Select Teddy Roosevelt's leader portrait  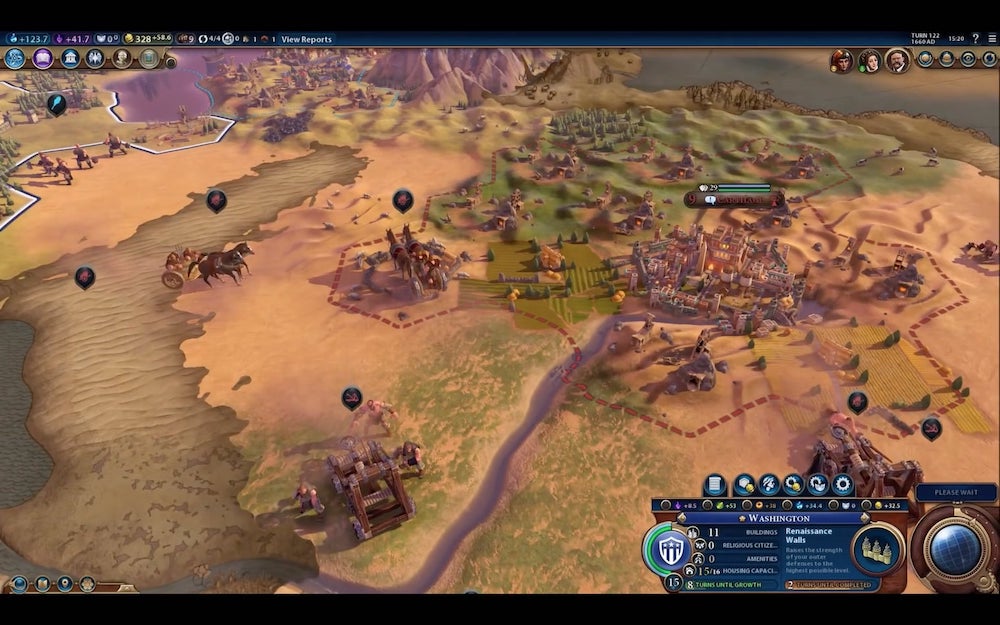pyautogui.click(x=897, y=60)
